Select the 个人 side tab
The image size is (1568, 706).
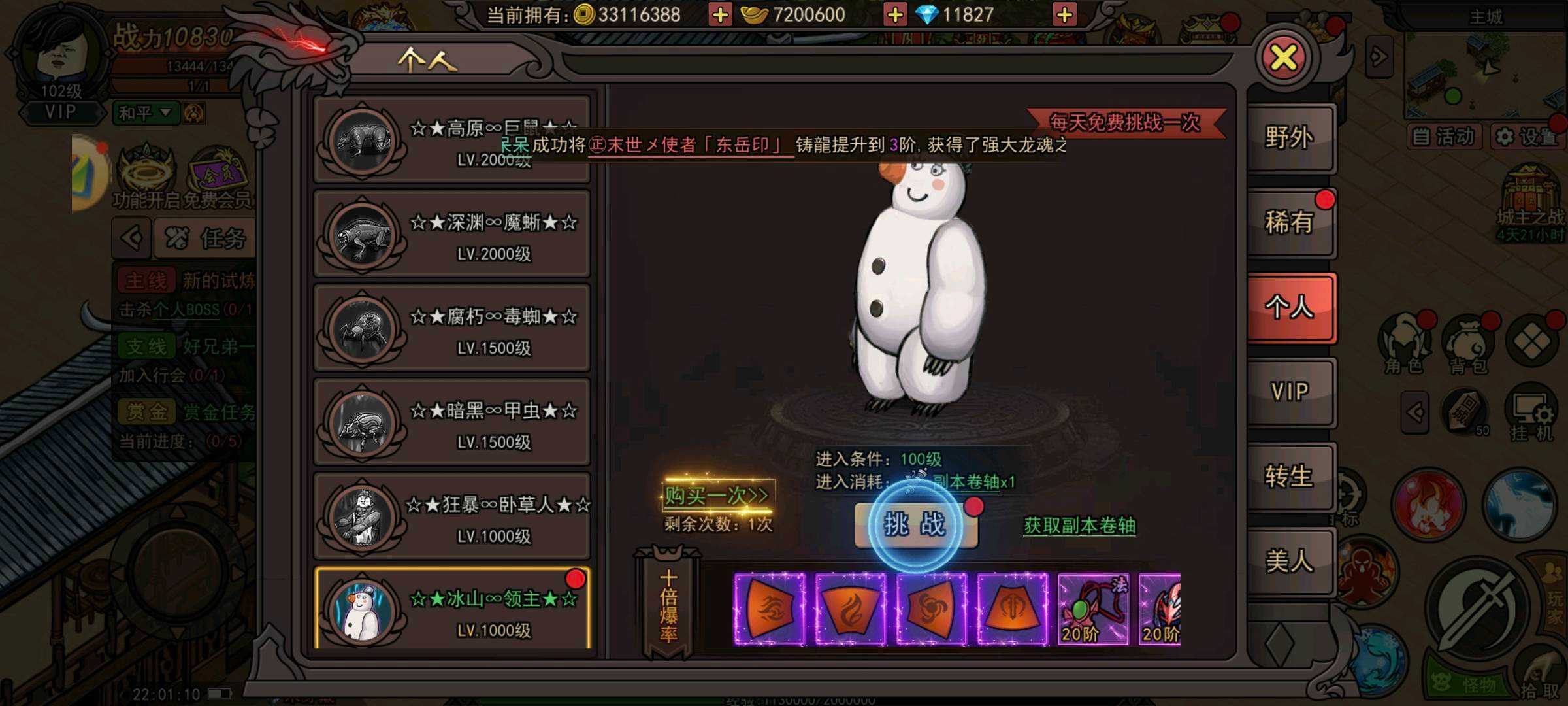point(1289,307)
